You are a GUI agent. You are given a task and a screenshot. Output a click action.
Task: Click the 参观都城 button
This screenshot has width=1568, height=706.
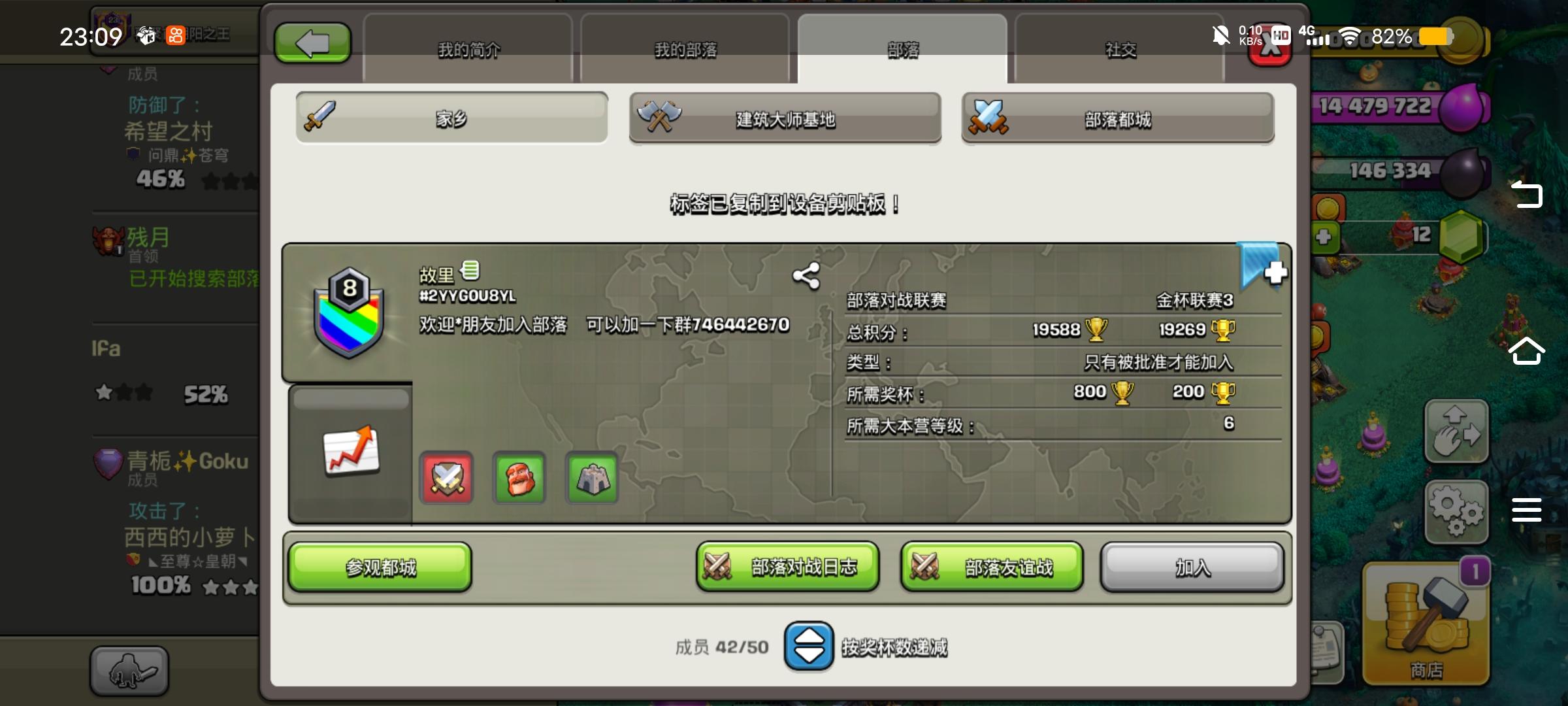(380, 568)
